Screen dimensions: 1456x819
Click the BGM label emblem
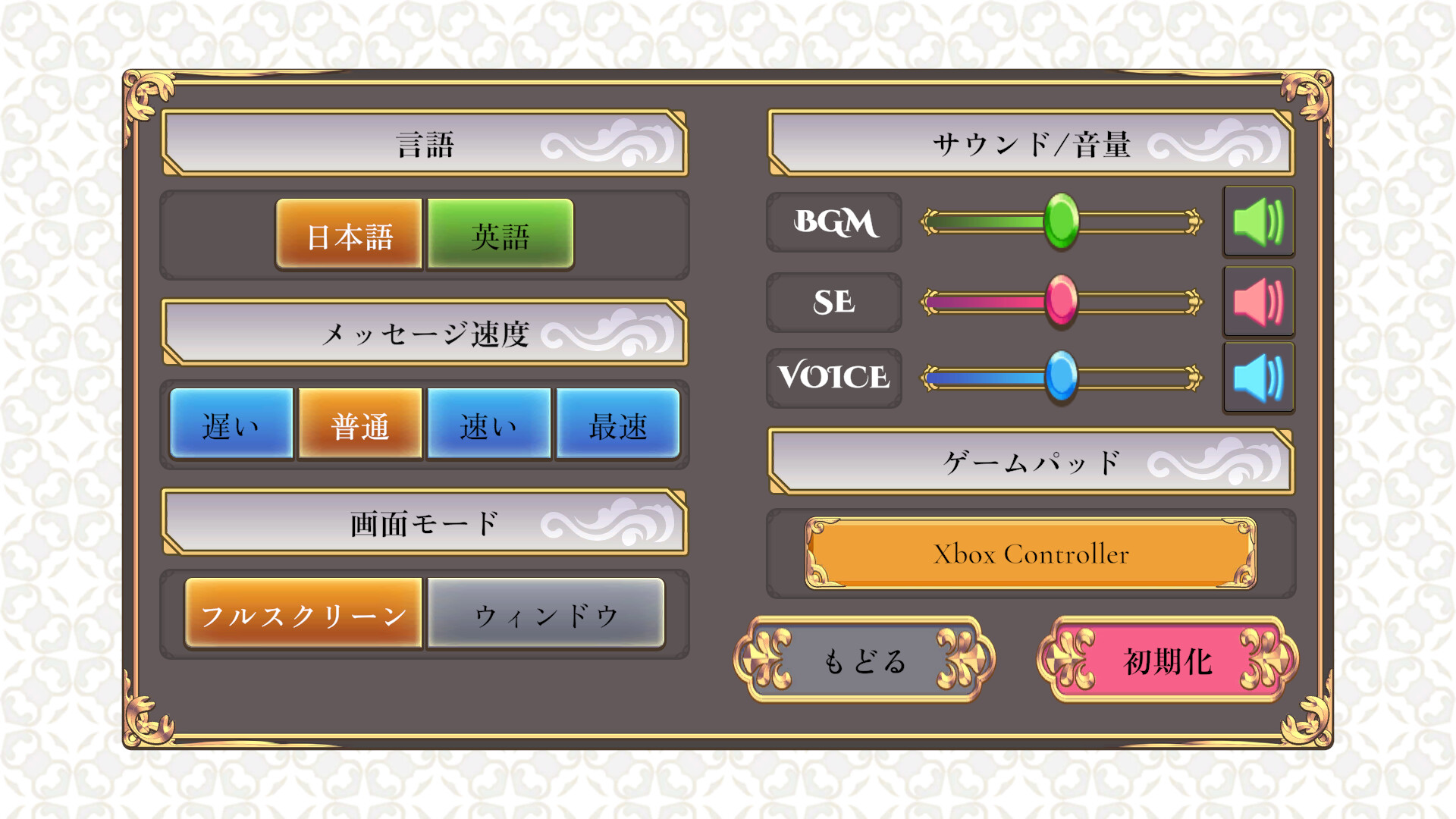point(833,222)
